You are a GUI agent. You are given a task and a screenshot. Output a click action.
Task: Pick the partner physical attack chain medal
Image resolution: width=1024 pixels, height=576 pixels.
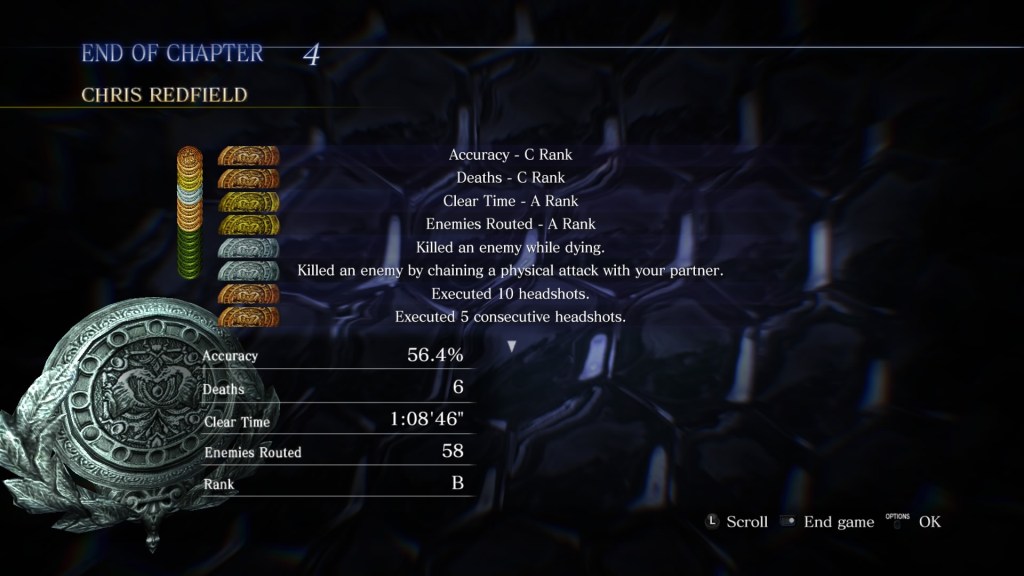click(510, 270)
